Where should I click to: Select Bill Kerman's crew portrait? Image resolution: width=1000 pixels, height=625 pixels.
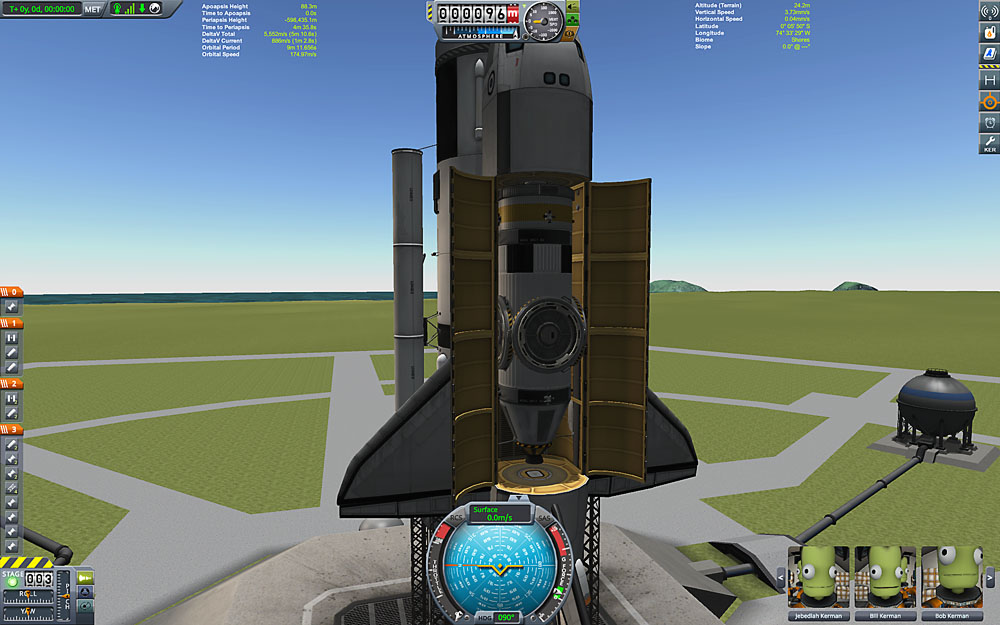(883, 578)
